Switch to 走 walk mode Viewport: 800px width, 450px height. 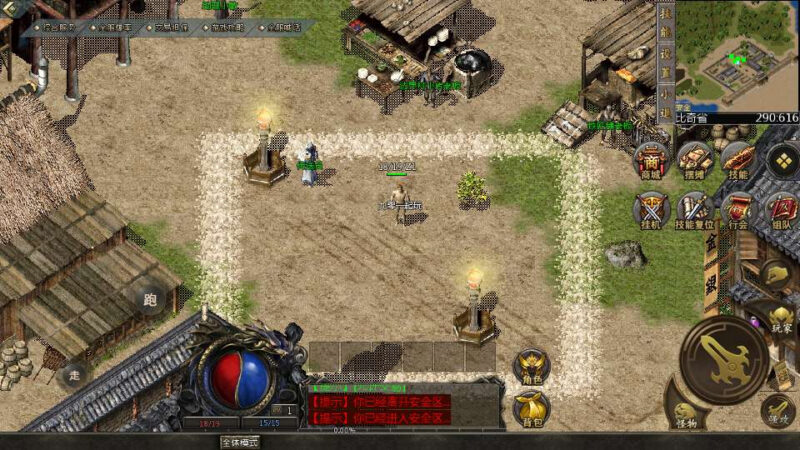[74, 377]
